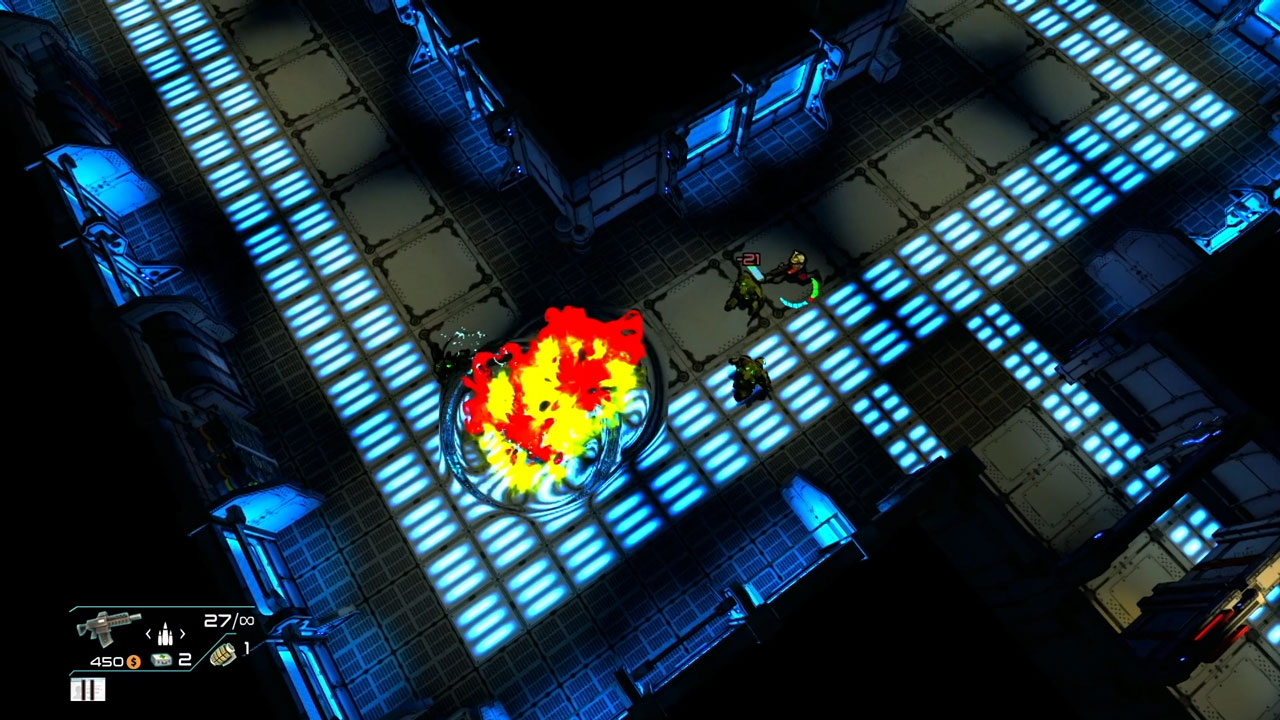Click the -21 damage number above the enemy
Screen dimensions: 1280x720
(747, 258)
